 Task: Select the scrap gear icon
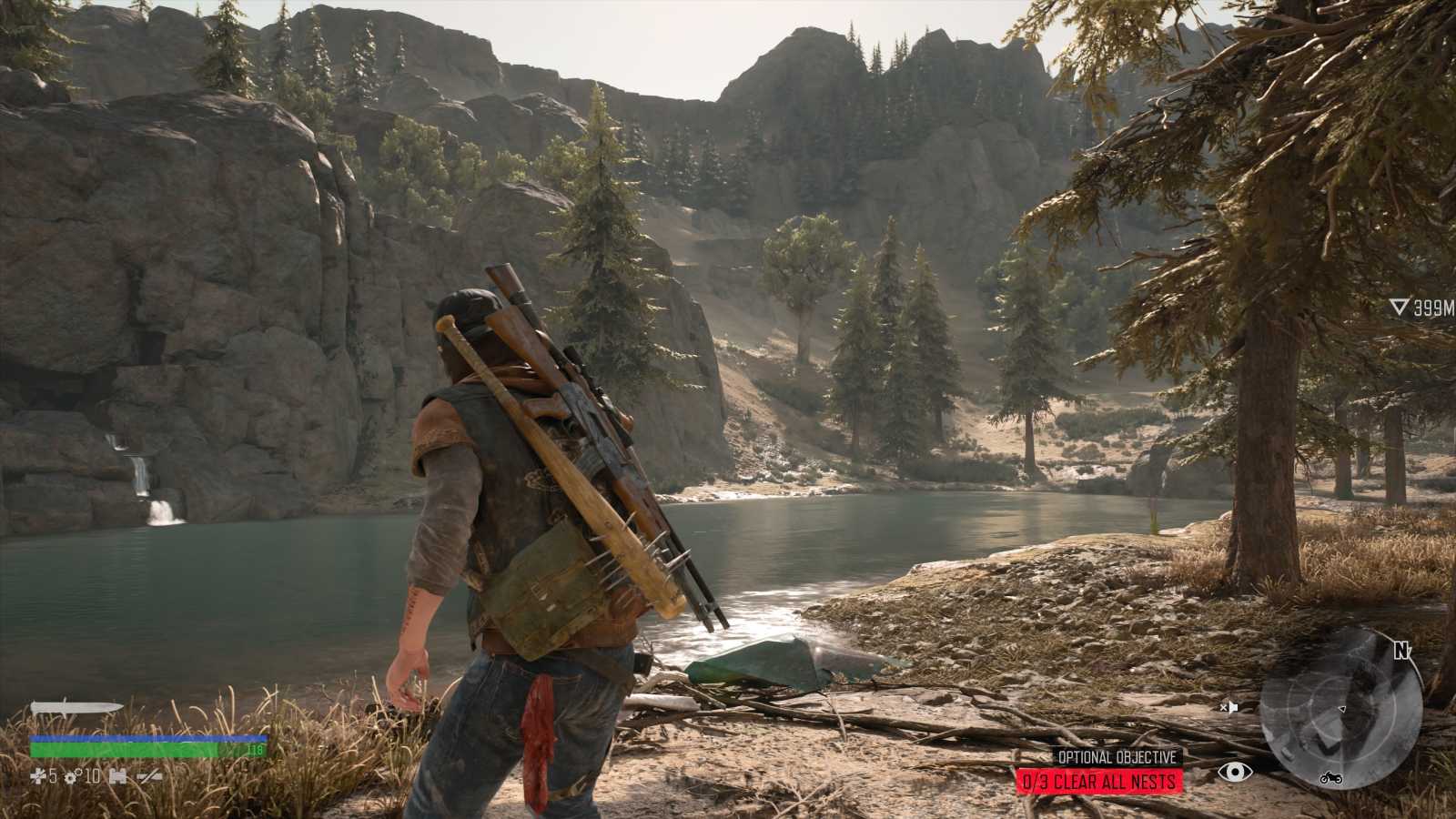point(68,776)
